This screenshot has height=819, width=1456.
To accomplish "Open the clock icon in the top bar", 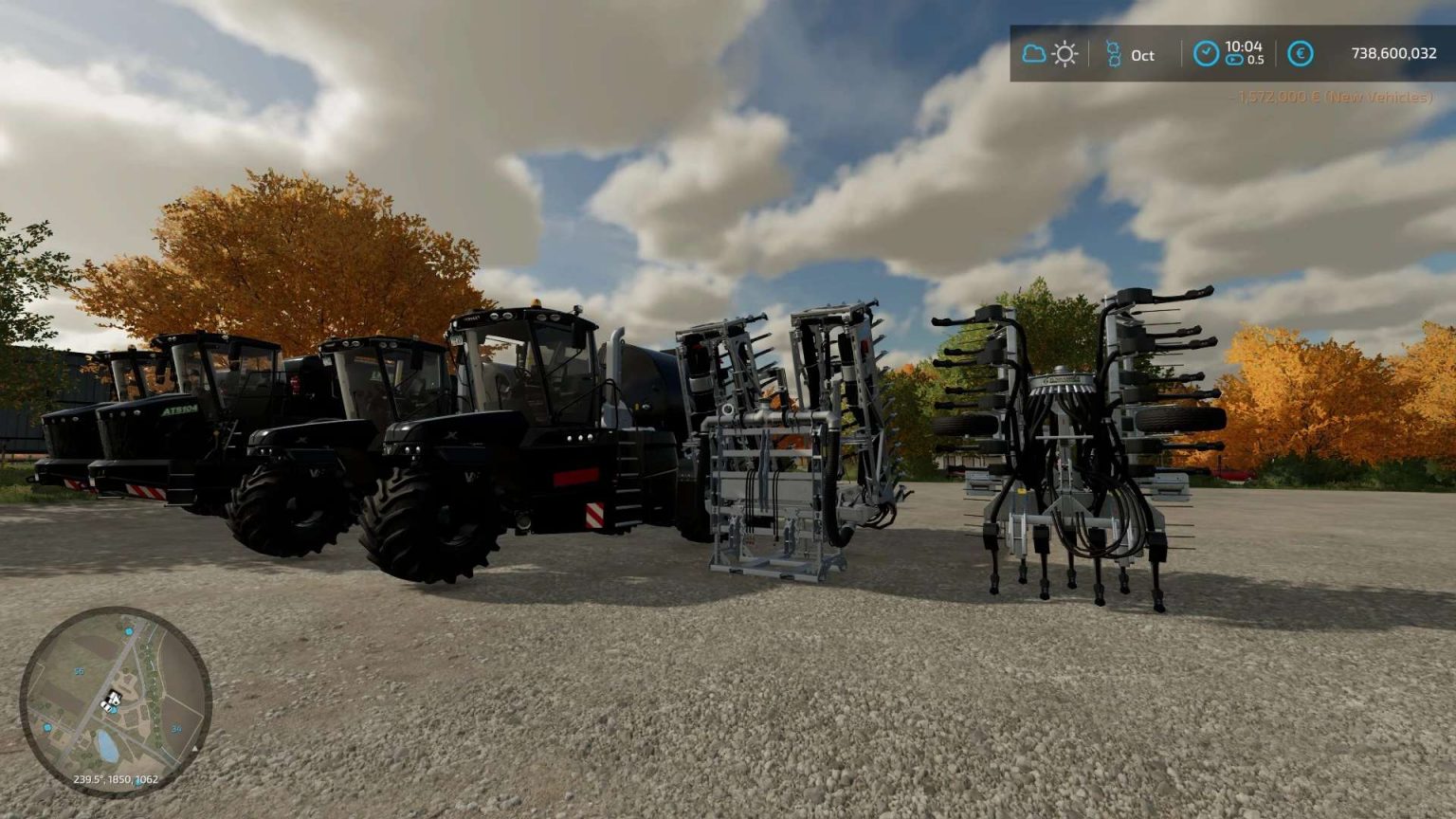I will (x=1206, y=53).
